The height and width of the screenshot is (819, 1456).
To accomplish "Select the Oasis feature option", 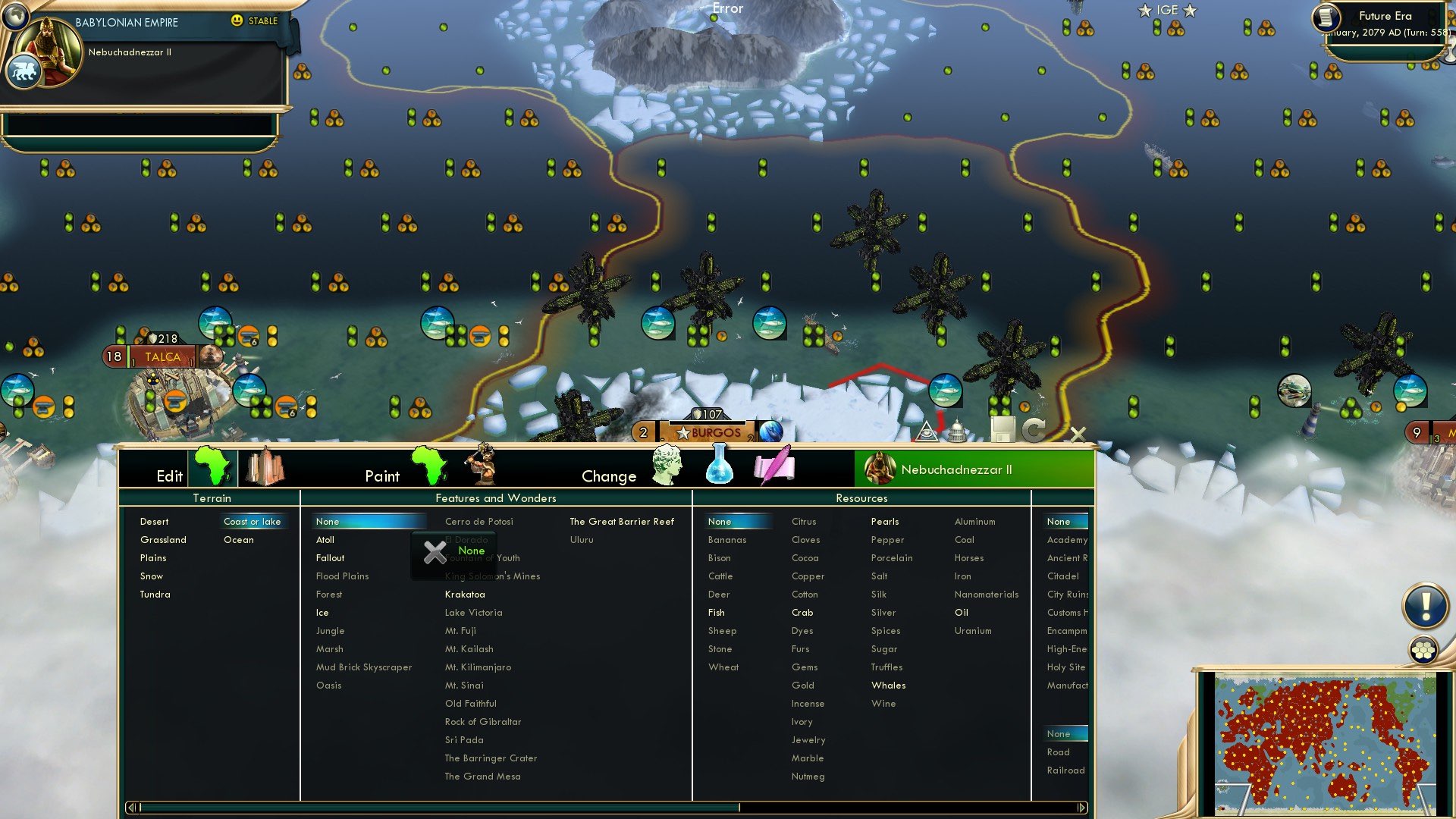I will click(x=328, y=685).
